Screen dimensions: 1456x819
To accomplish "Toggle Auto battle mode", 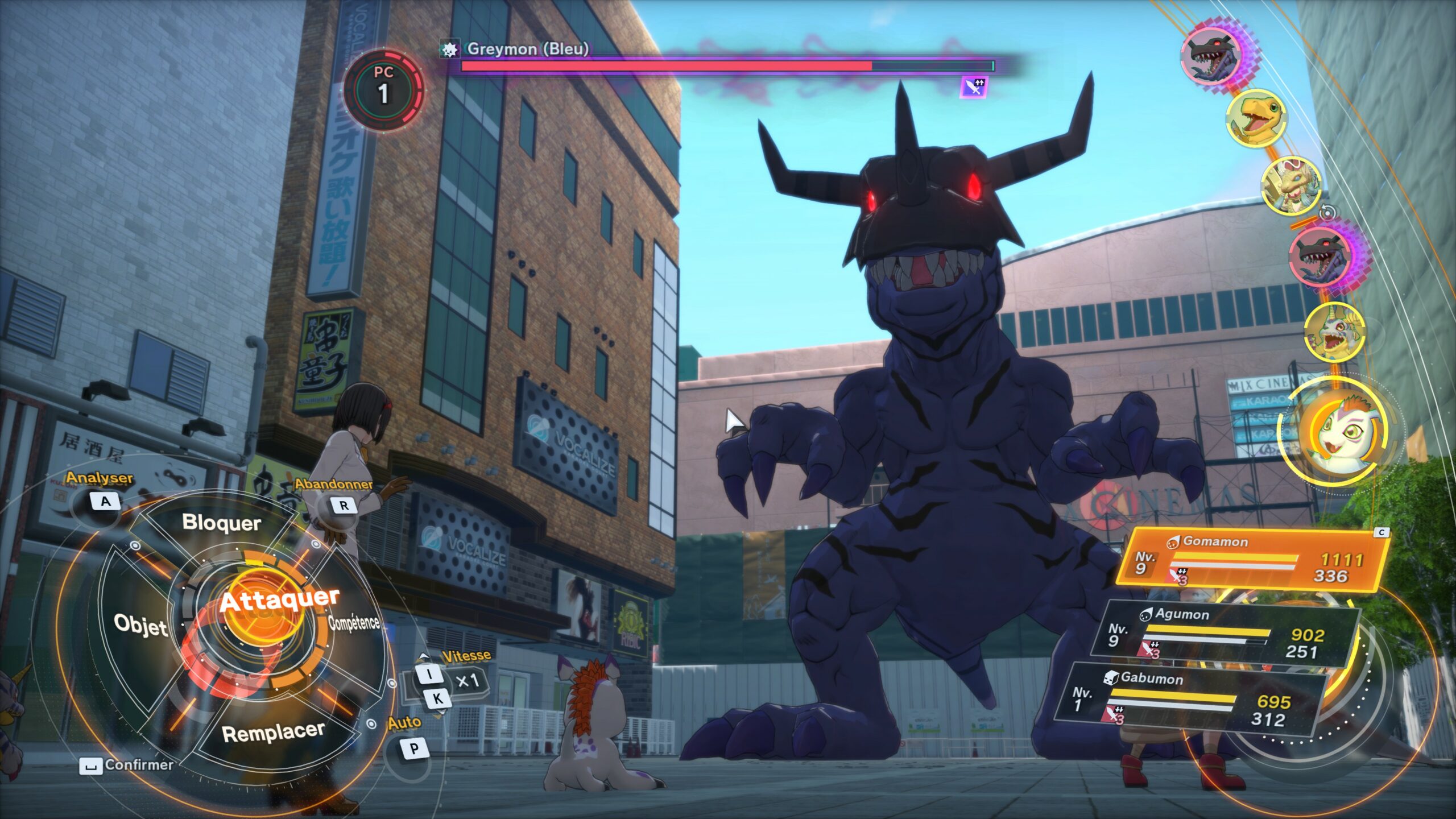I will [414, 748].
